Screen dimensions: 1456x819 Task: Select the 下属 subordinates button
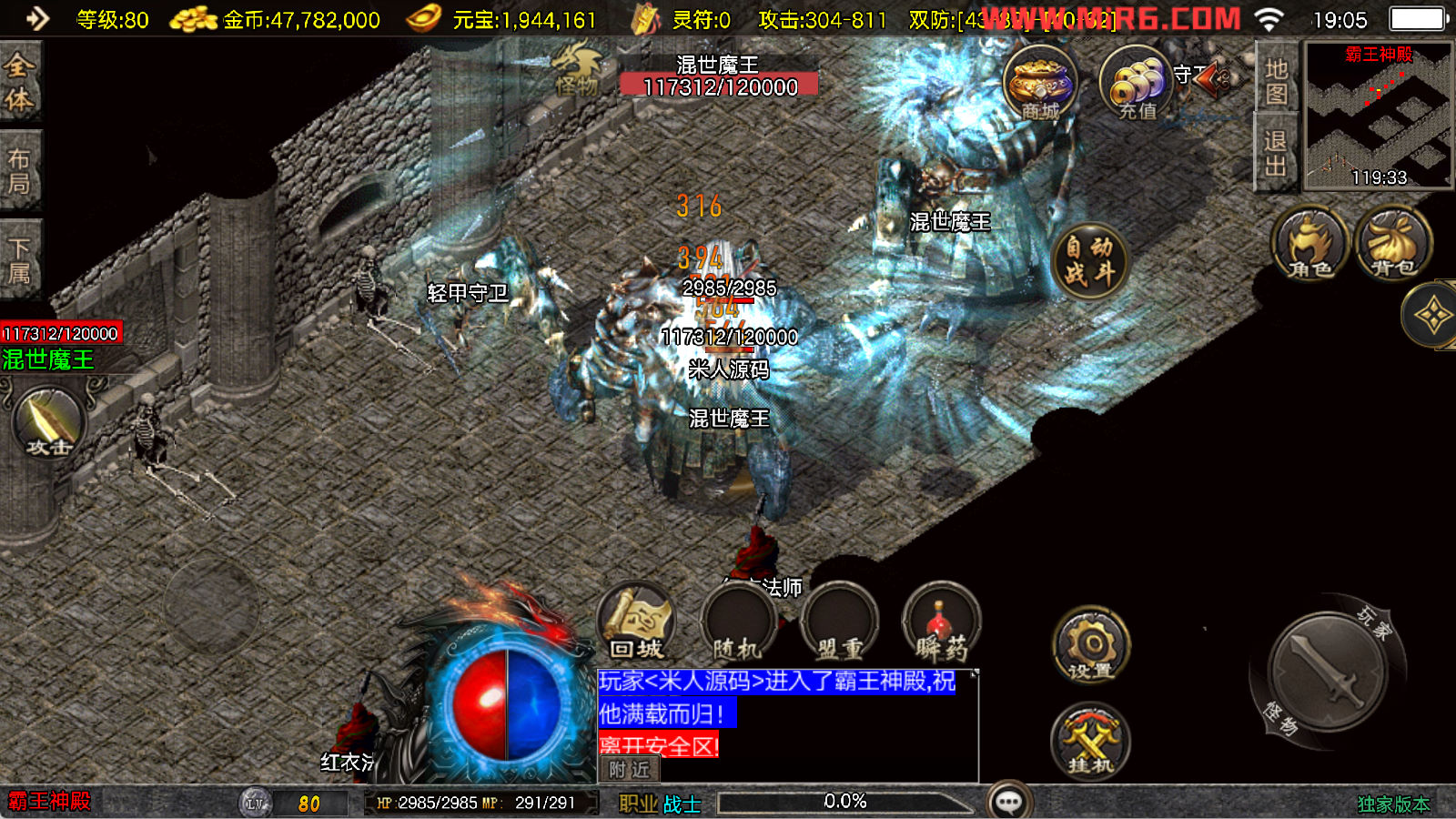pyautogui.click(x=20, y=260)
